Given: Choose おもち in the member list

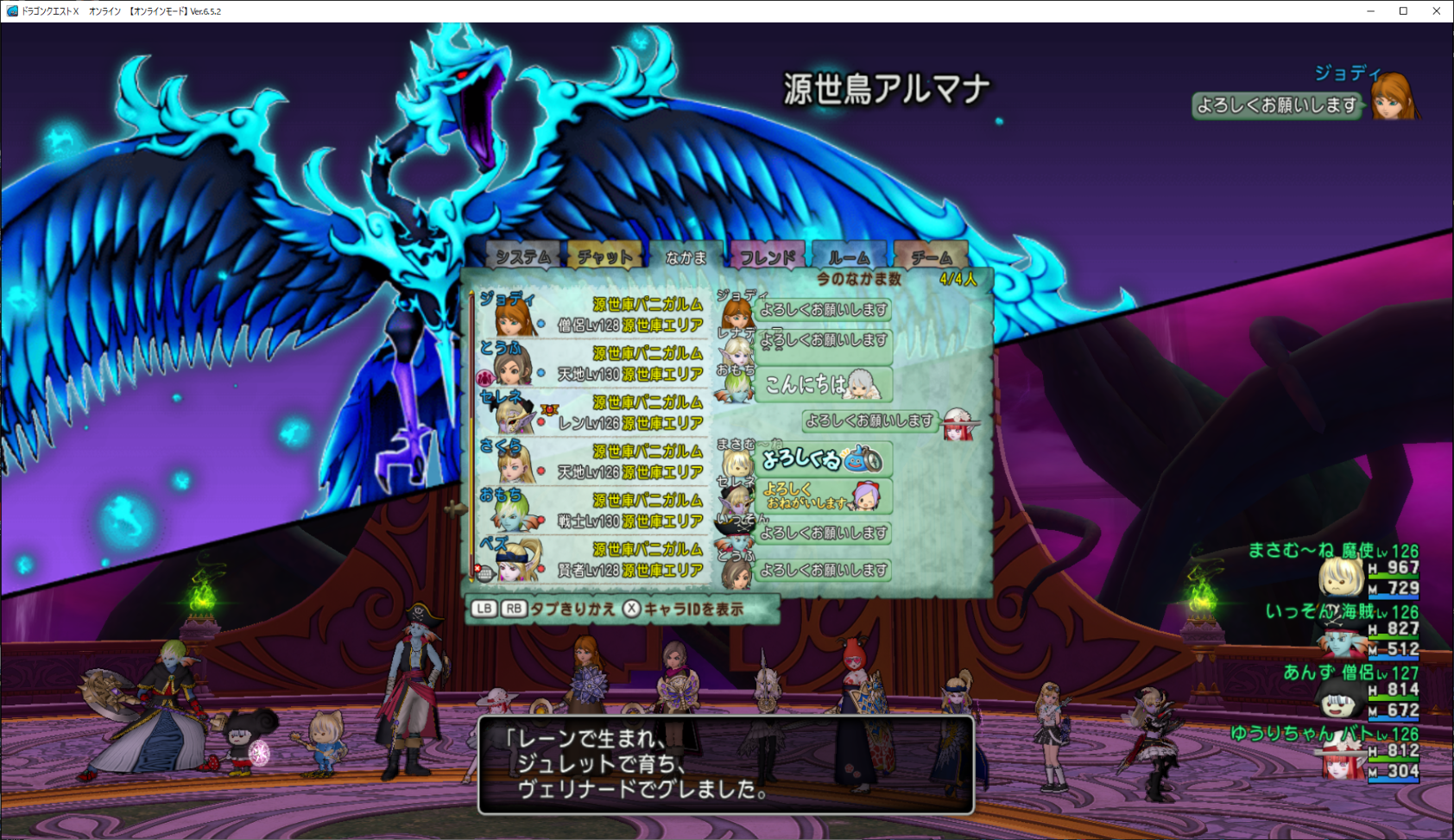Looking at the screenshot, I should point(592,510).
